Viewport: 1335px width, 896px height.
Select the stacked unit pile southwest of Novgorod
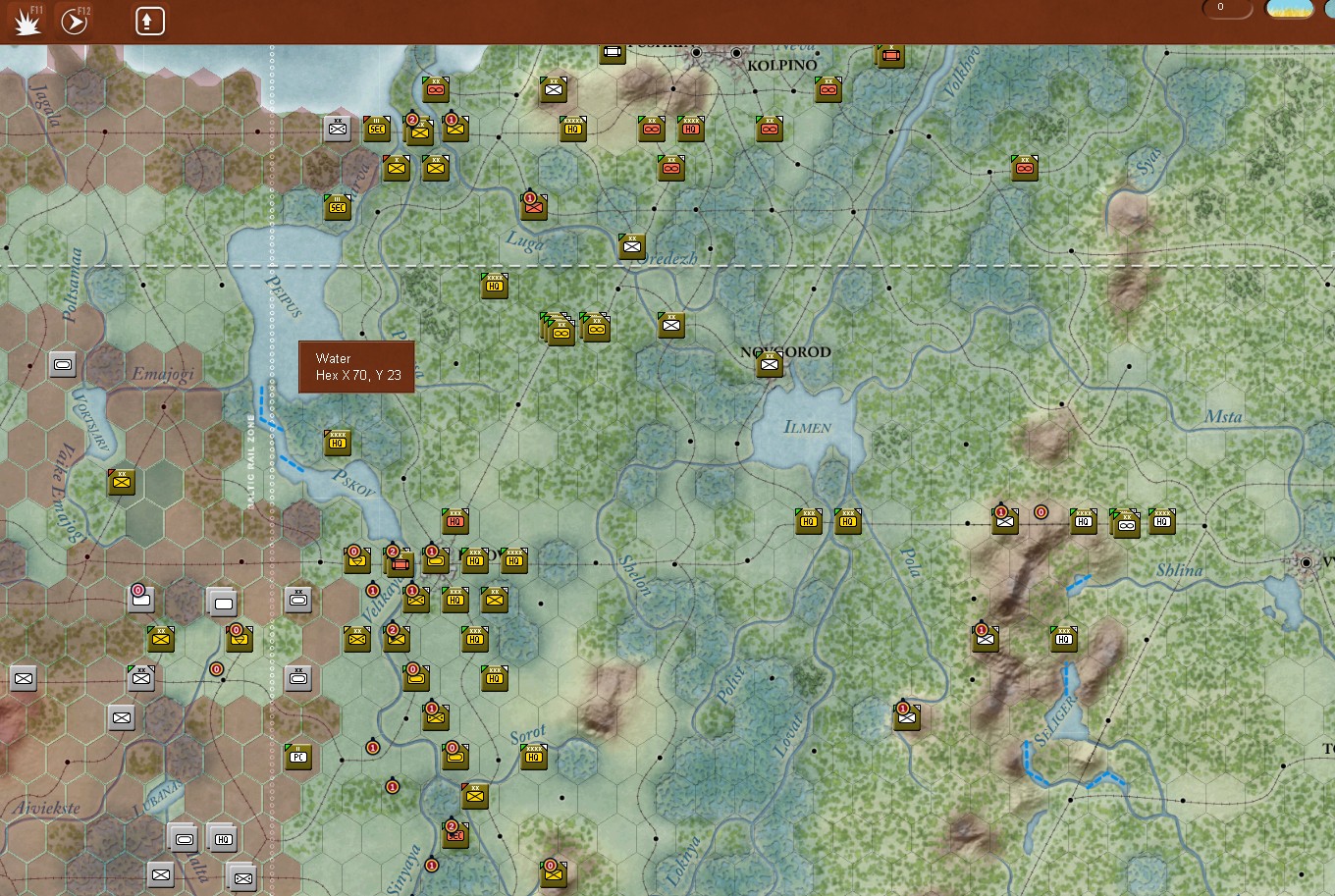pos(558,331)
